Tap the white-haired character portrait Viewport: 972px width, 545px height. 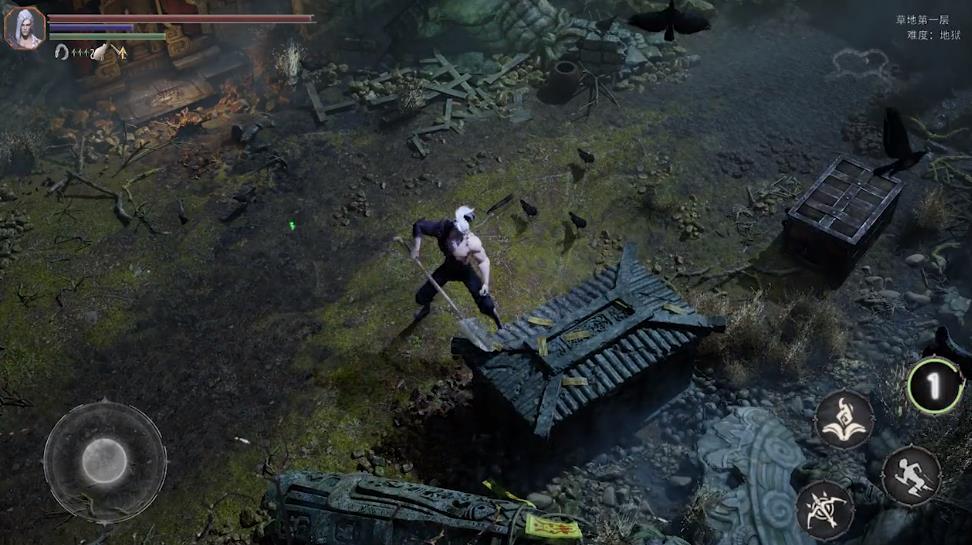click(x=24, y=27)
